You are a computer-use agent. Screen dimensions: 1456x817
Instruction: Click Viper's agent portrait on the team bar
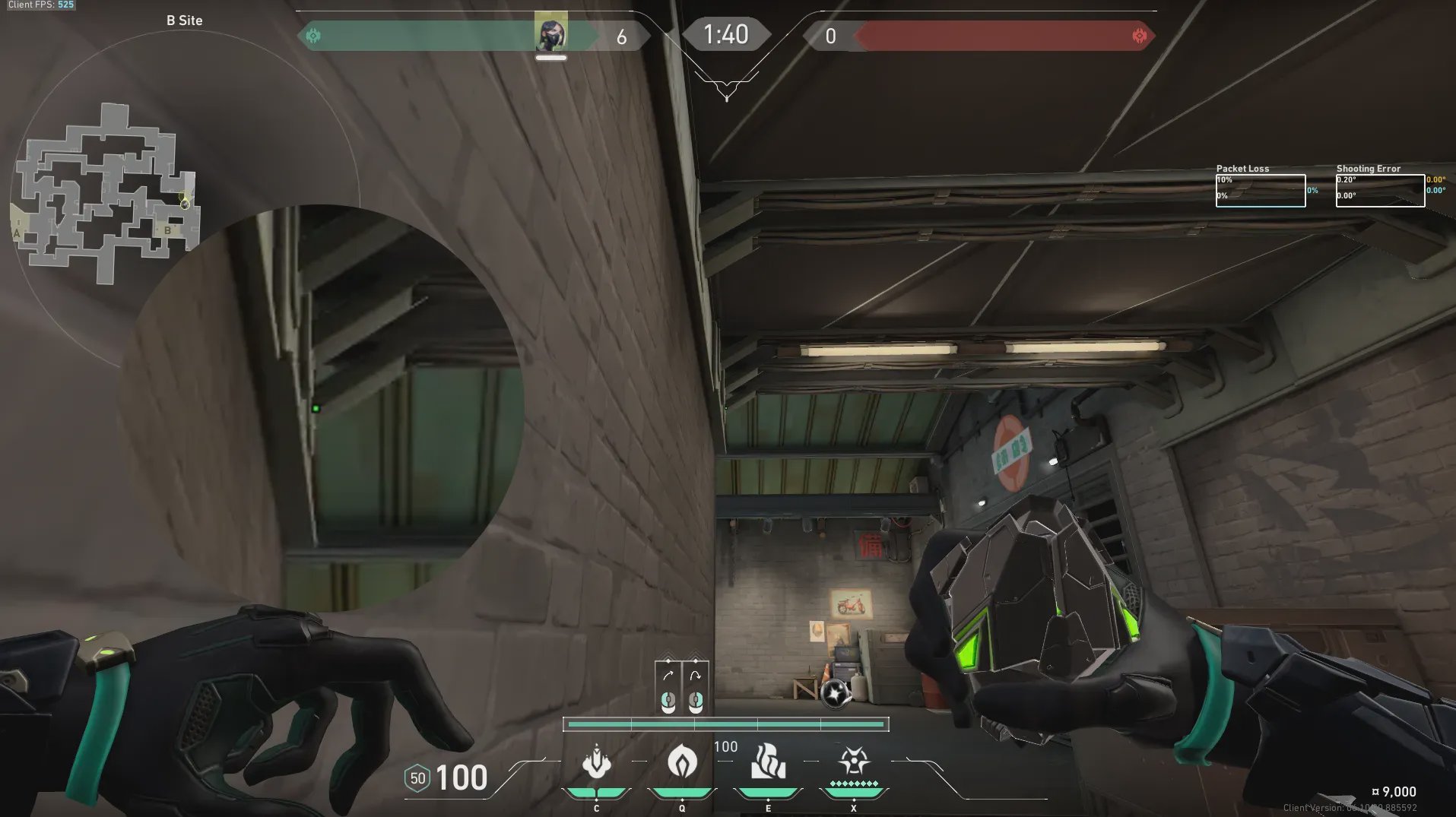[x=550, y=33]
